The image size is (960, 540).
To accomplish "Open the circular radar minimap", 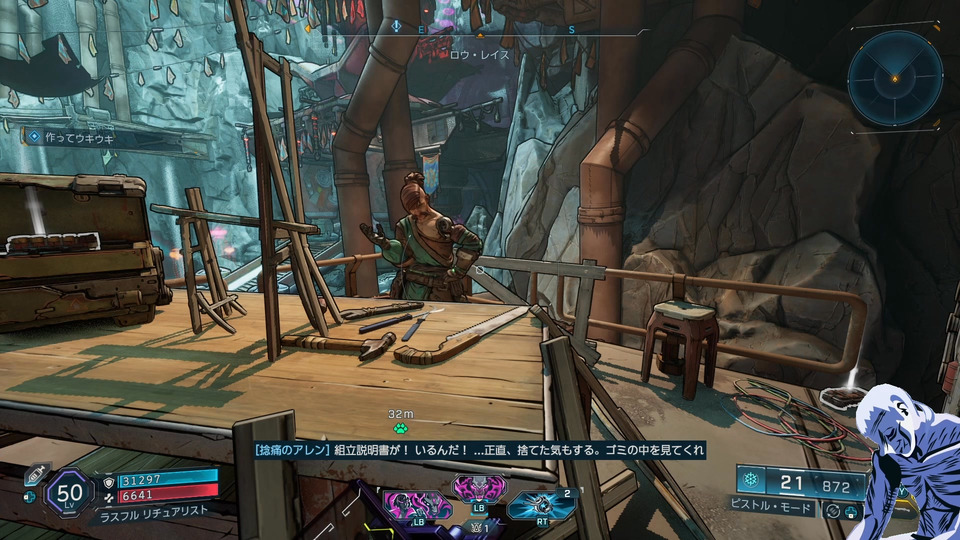I will click(x=895, y=76).
